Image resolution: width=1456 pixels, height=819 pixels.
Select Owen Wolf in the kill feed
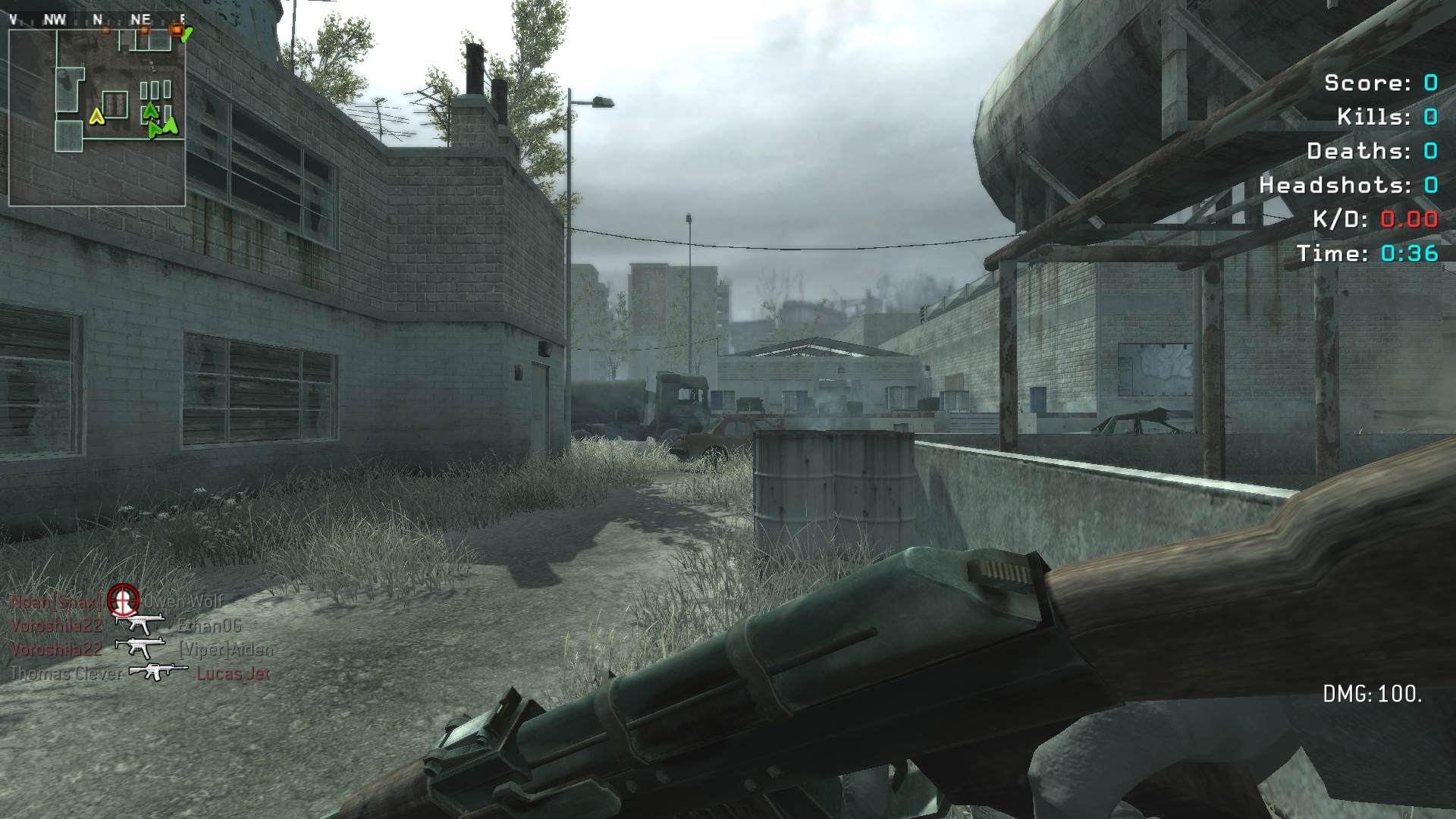tap(184, 601)
